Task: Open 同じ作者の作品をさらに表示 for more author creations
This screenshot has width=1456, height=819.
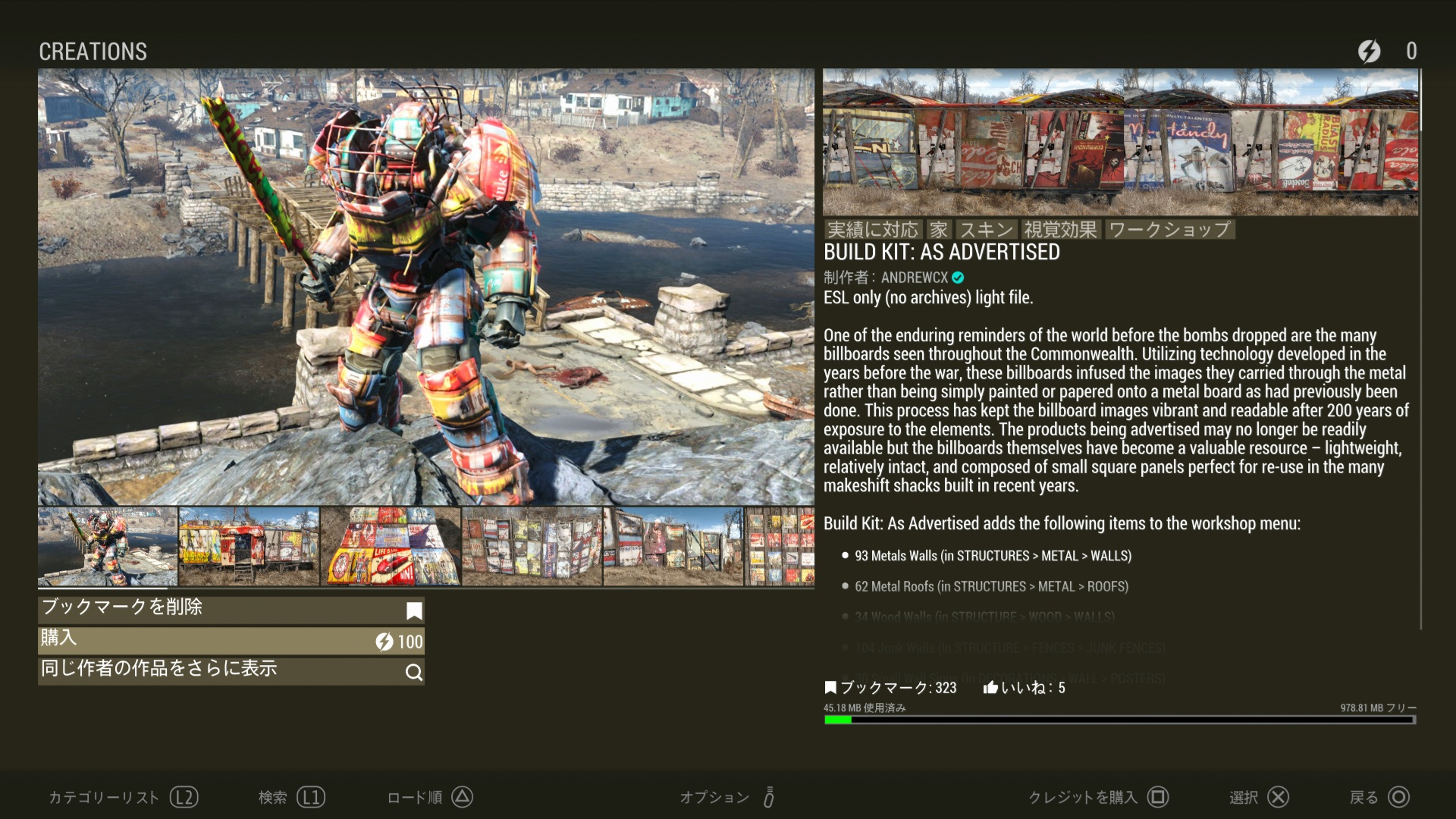Action: pos(231,671)
